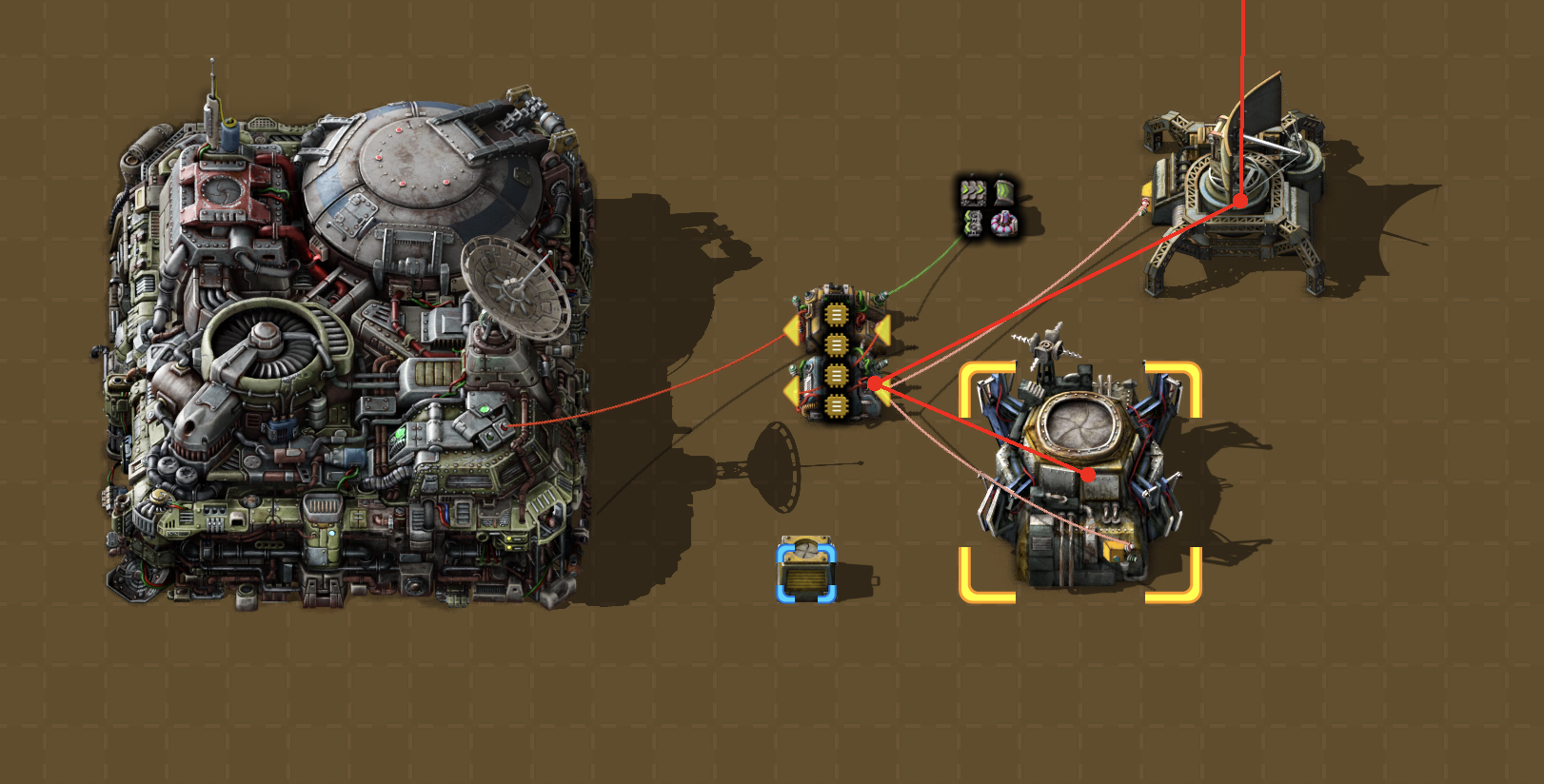This screenshot has height=784, width=1544.
Task: Select the small chest marked with blue brackets
Action: pyautogui.click(x=806, y=571)
